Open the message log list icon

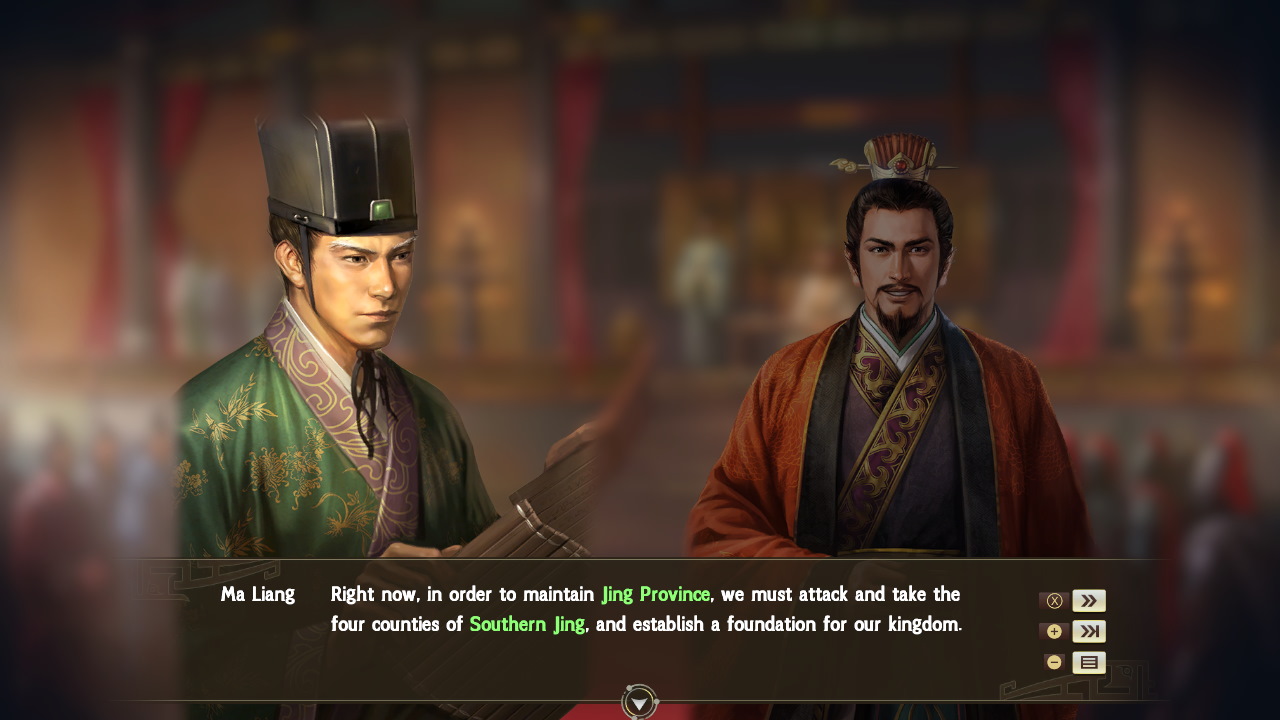pos(1088,662)
